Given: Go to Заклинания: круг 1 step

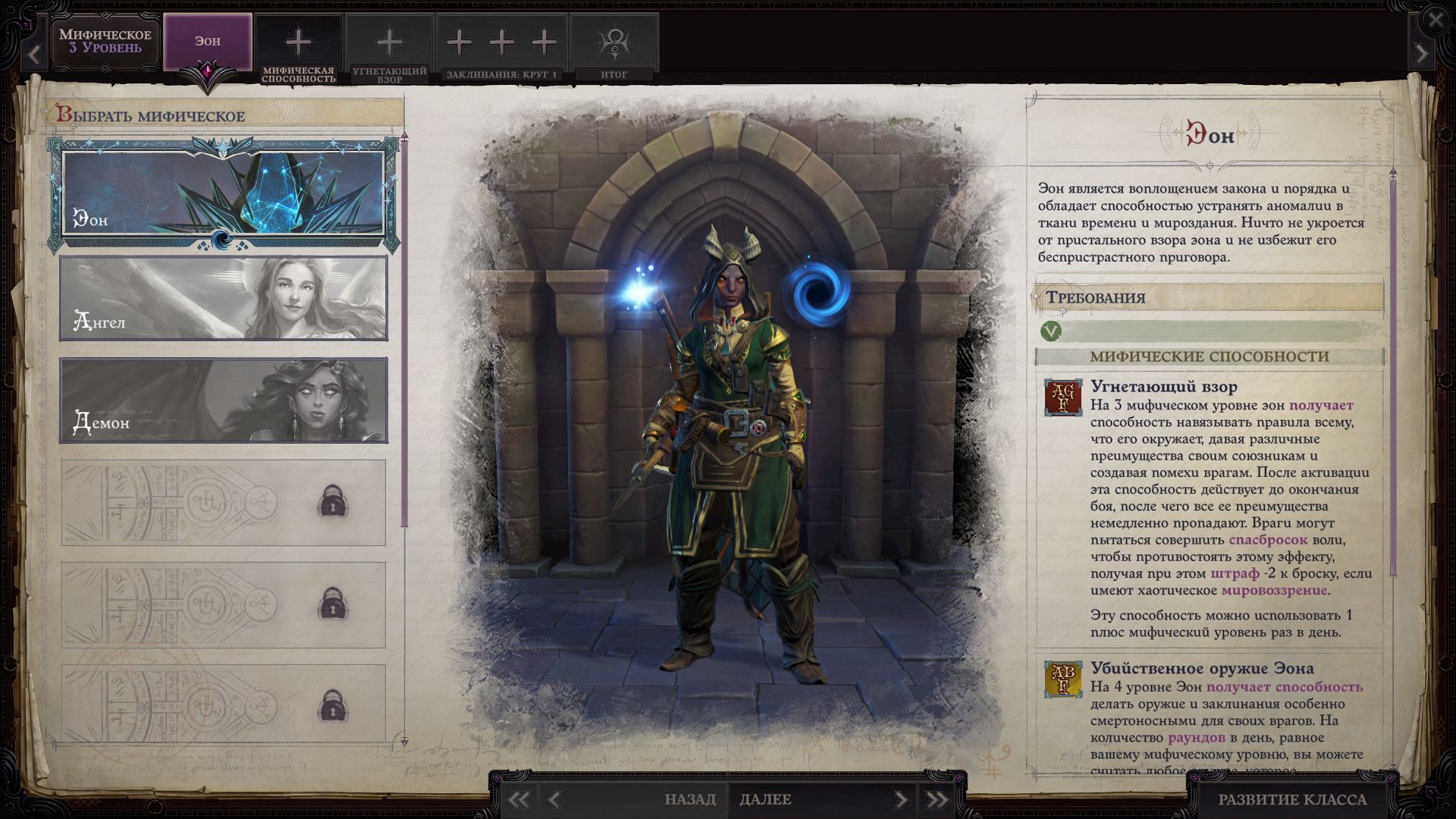Looking at the screenshot, I should point(501,47).
